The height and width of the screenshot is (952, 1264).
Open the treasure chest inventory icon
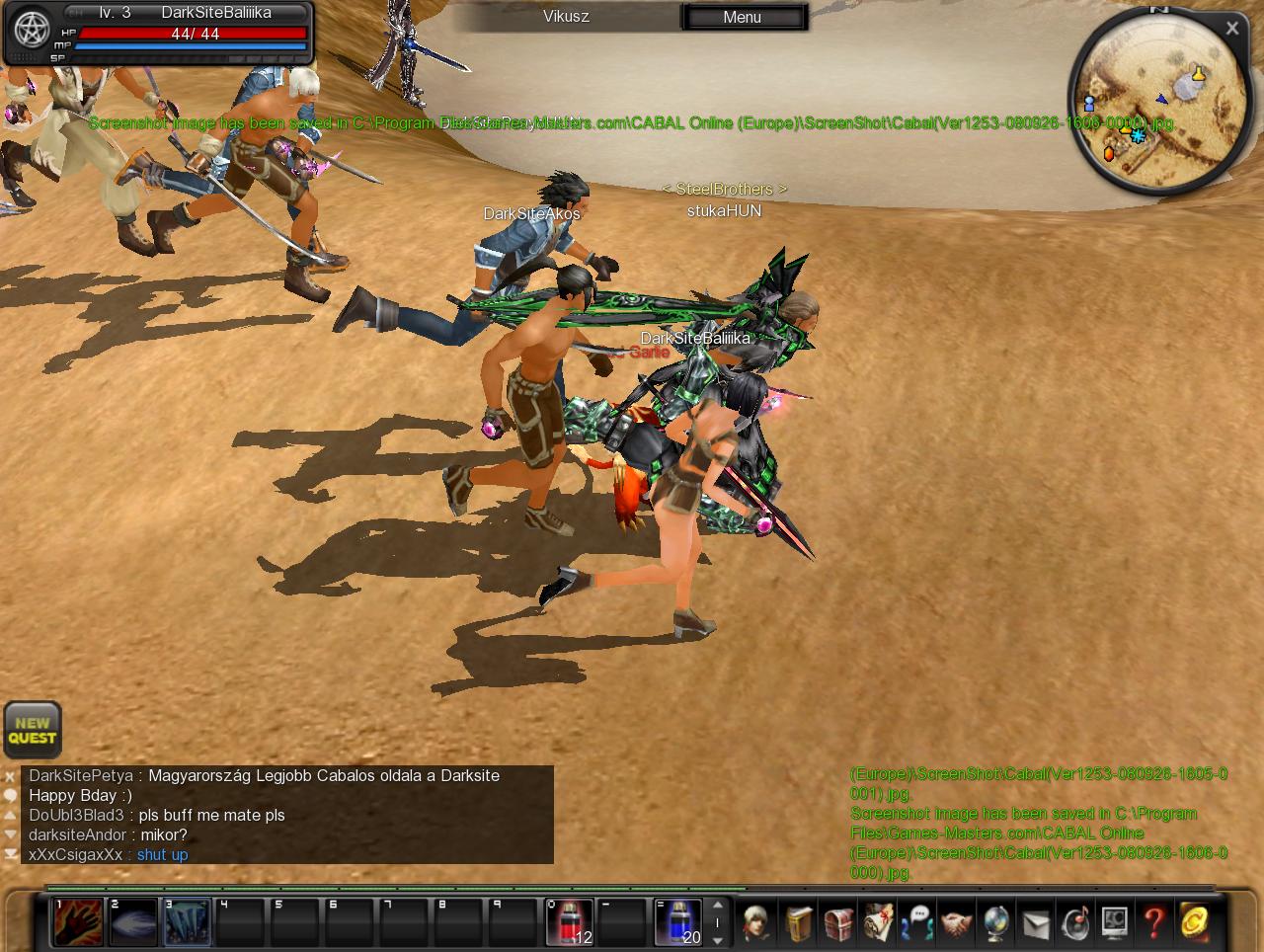click(x=838, y=922)
